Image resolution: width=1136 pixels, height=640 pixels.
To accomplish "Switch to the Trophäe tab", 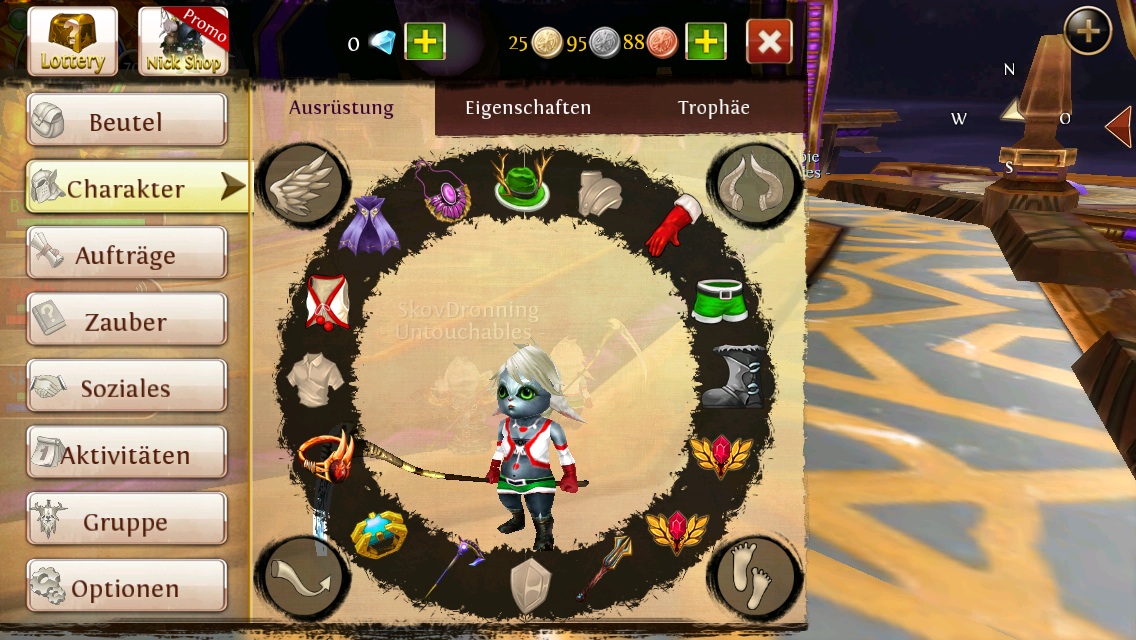I will click(x=713, y=108).
